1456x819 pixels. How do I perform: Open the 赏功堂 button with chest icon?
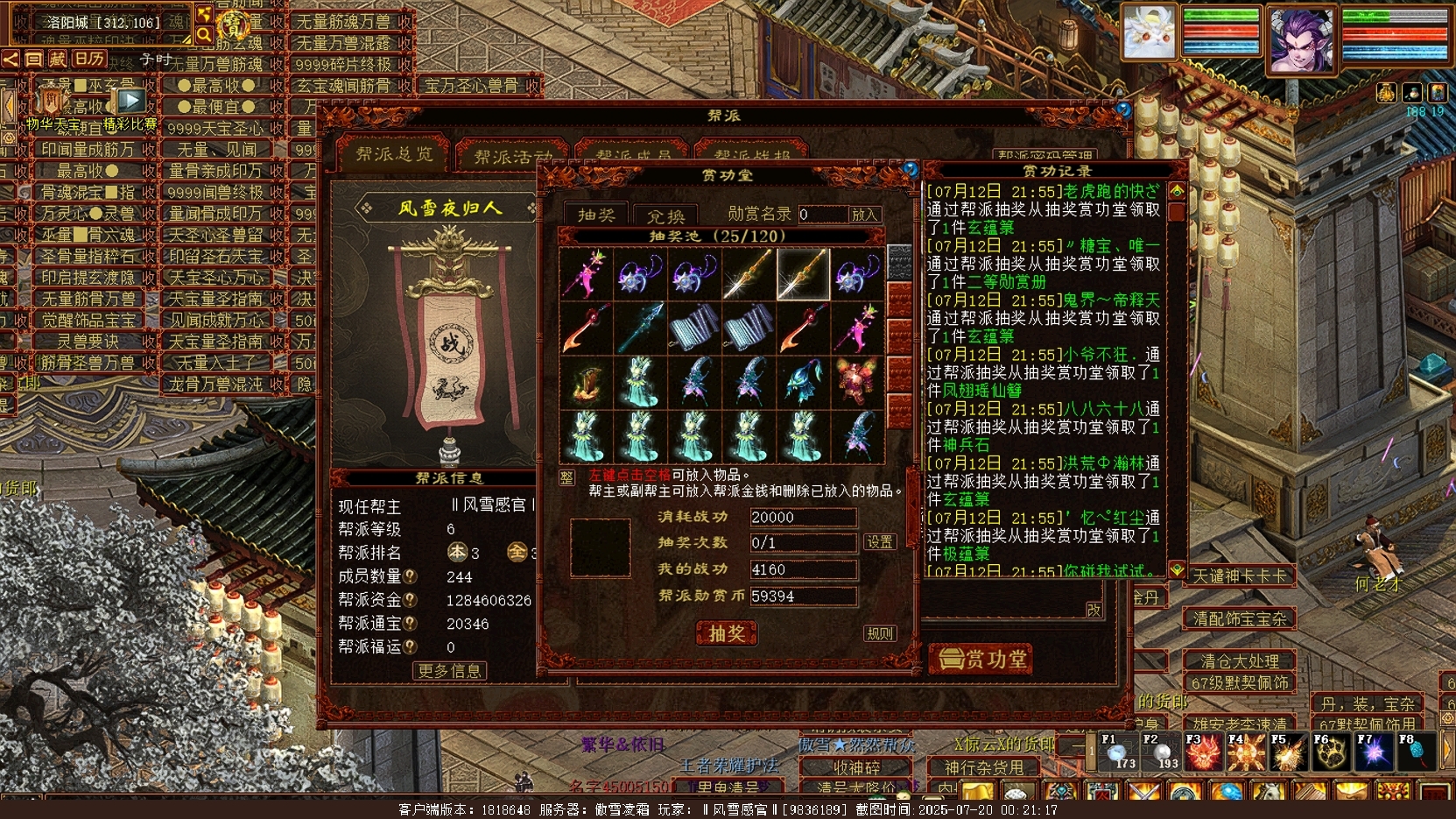tap(981, 659)
